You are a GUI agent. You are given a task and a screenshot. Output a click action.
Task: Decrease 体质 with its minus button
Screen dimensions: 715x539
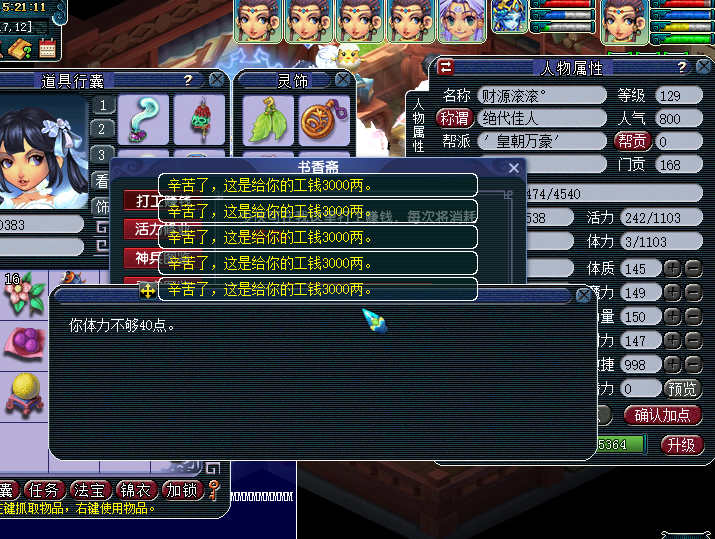[693, 269]
